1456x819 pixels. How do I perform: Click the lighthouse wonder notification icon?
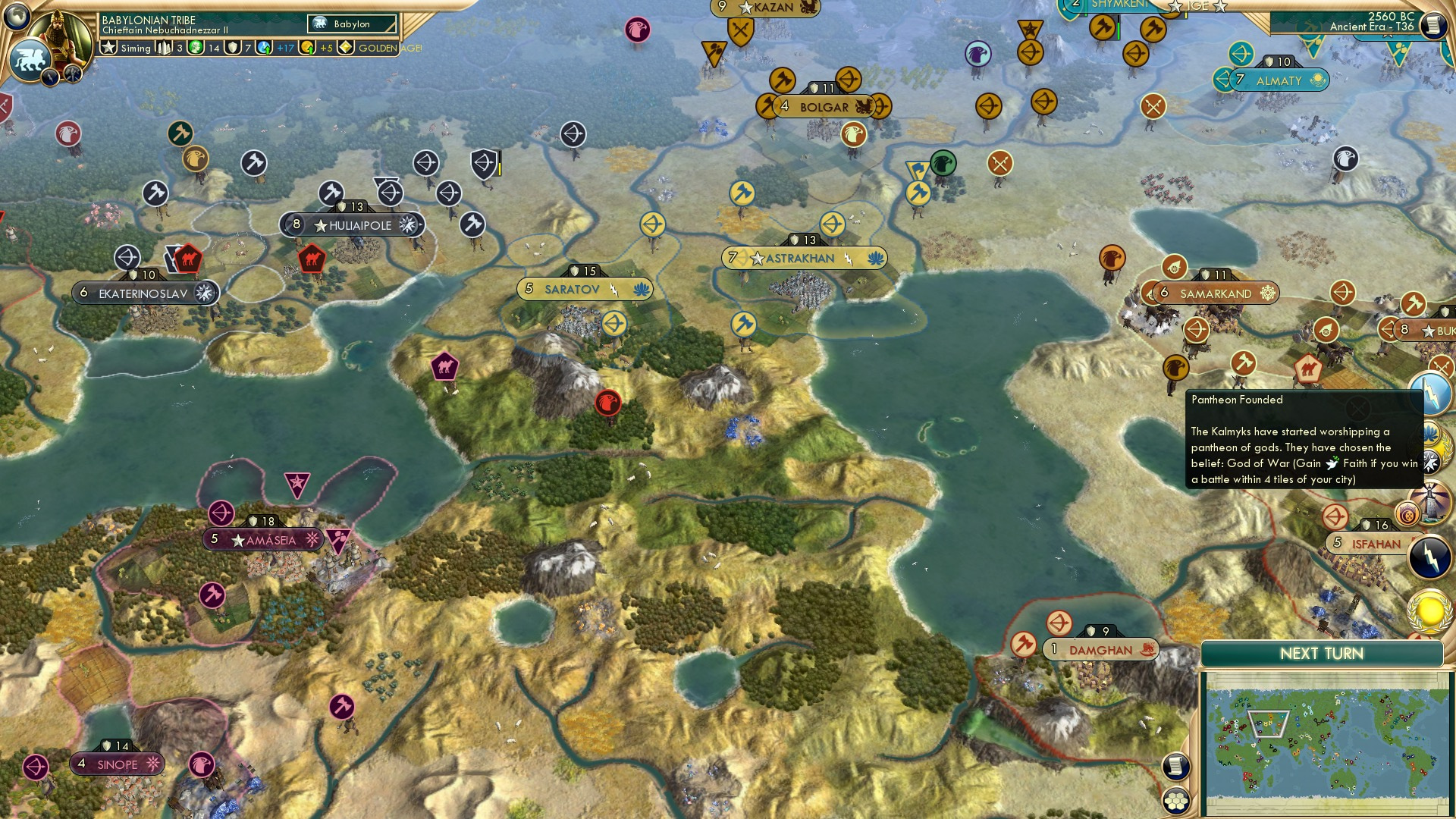pos(1432,502)
